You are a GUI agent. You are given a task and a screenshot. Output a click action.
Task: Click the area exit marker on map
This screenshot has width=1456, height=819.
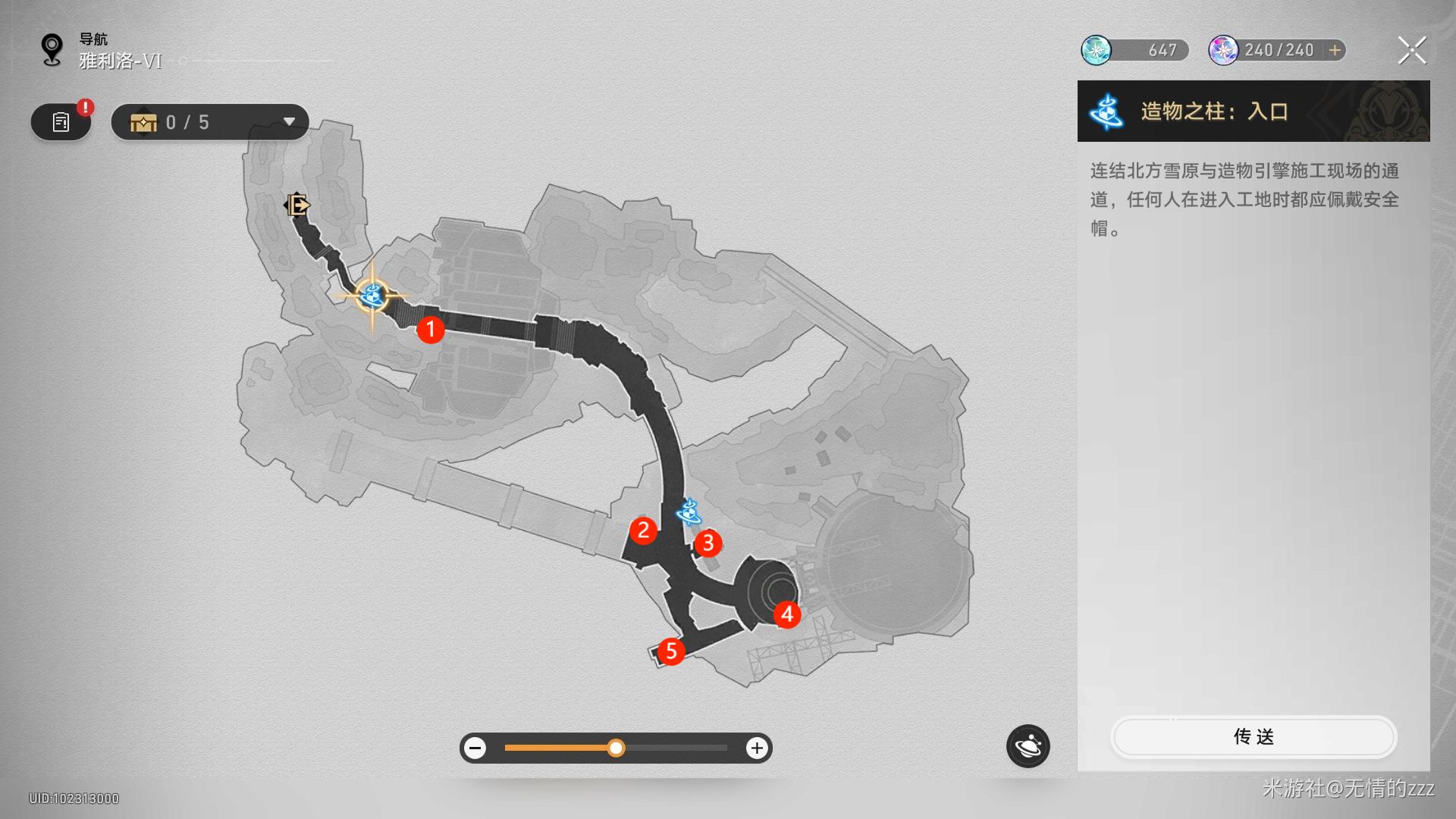pos(297,205)
